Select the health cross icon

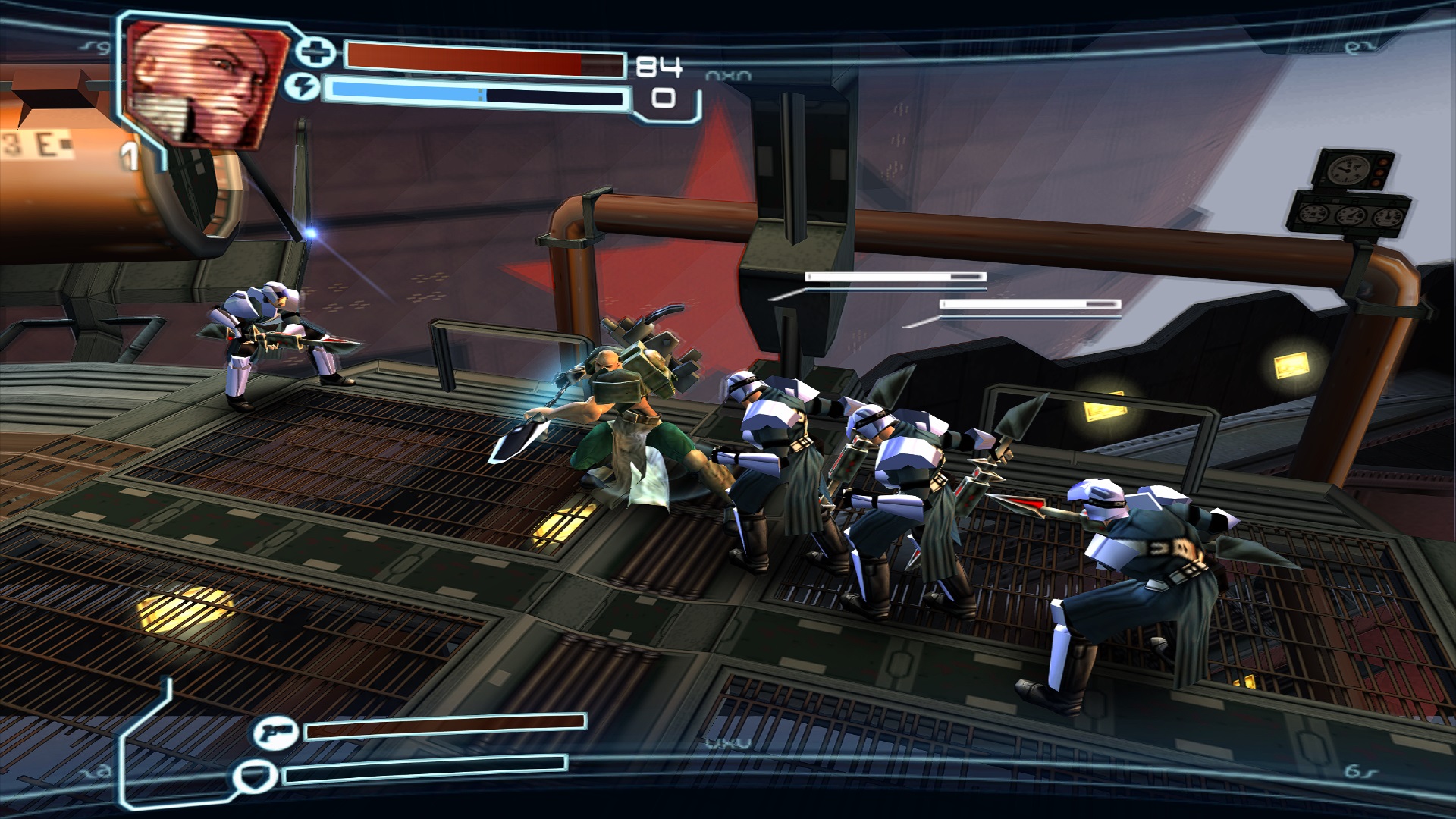(315, 52)
